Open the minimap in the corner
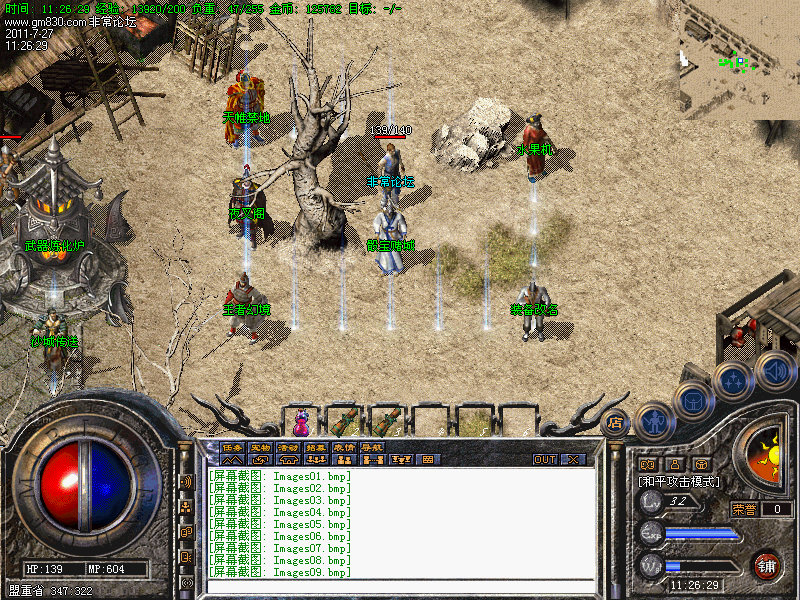 coord(739,60)
